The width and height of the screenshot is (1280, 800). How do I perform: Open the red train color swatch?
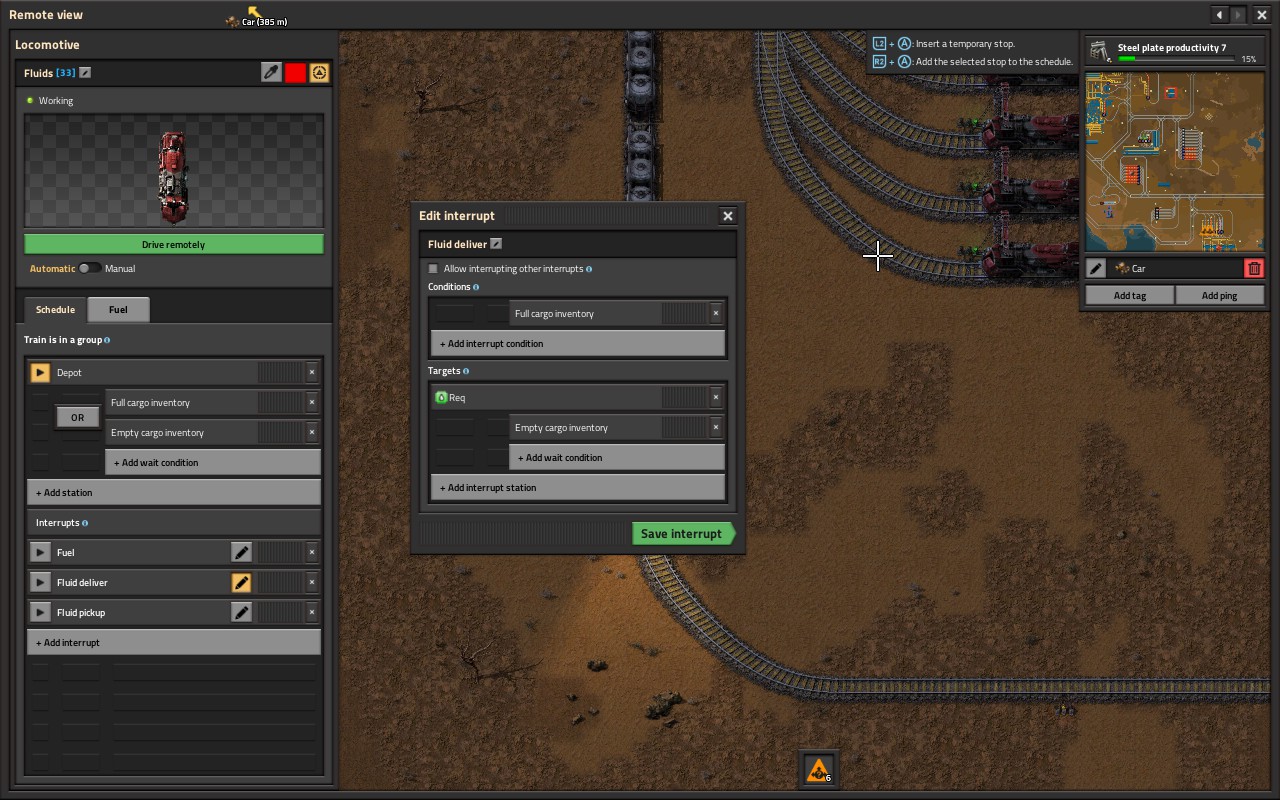click(295, 73)
